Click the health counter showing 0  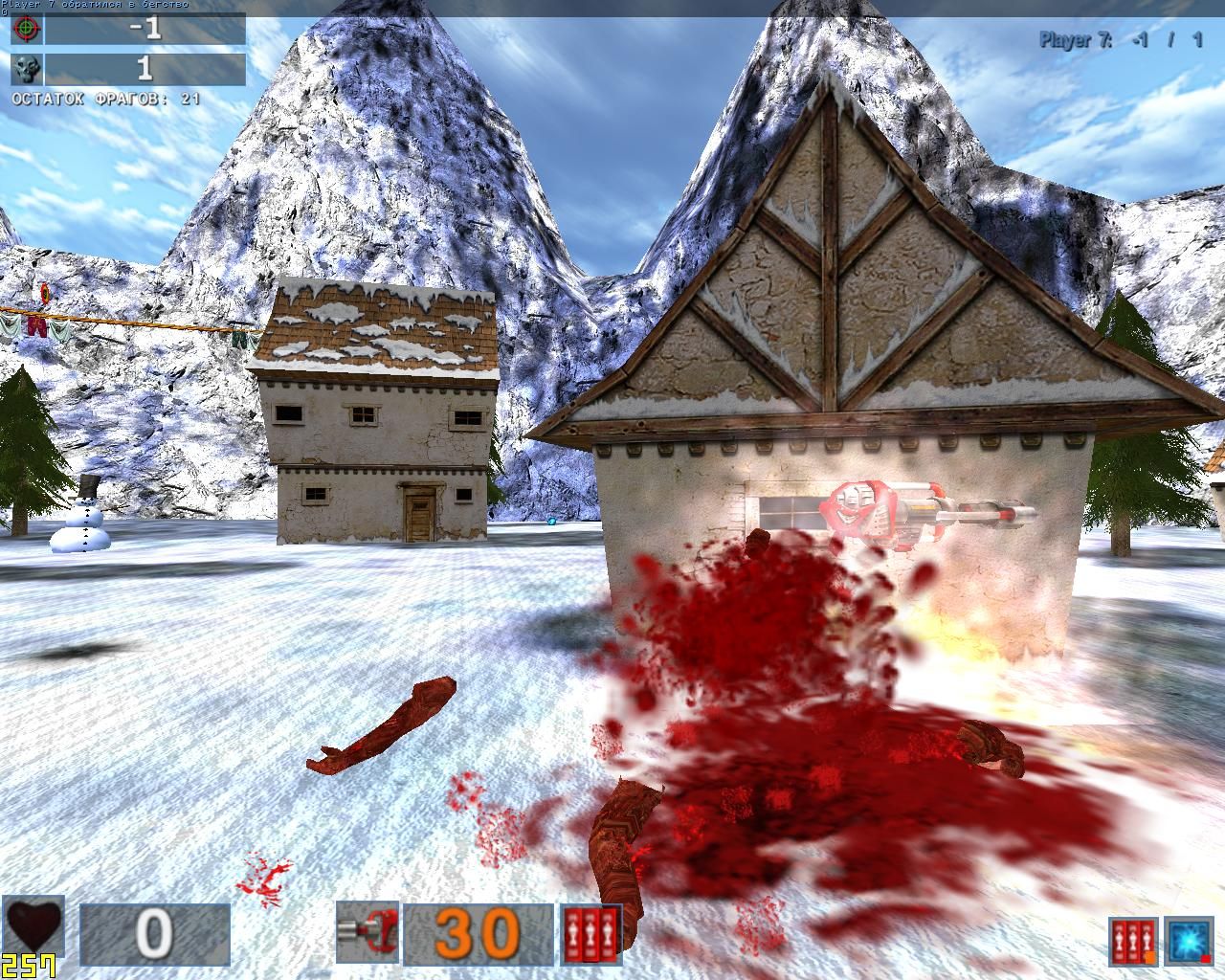(x=153, y=934)
